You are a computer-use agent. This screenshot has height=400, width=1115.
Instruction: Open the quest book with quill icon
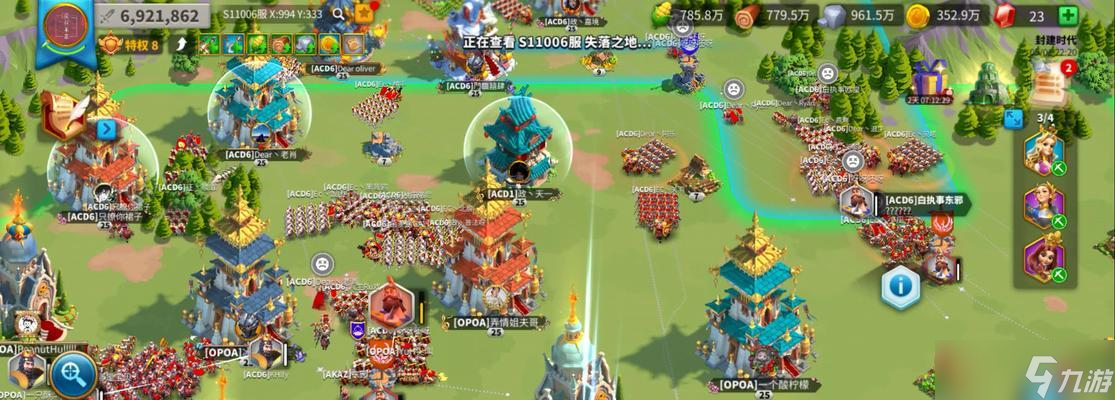click(62, 118)
